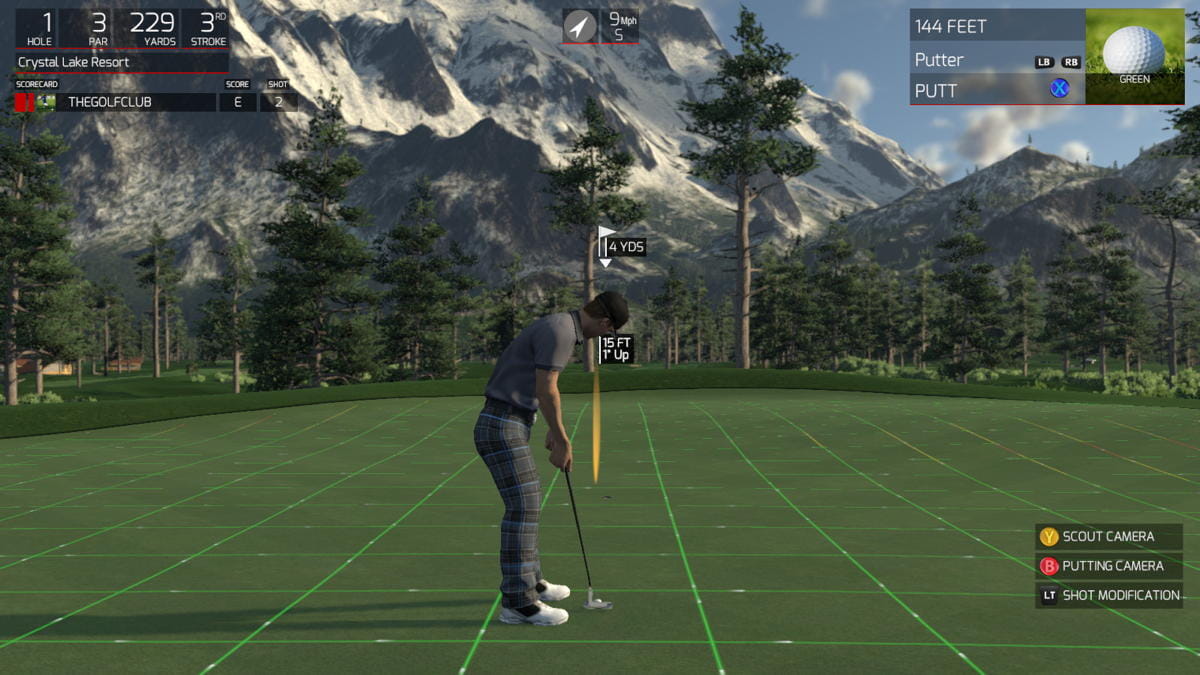Click the golf ball lie thumbnail
The image size is (1200, 675).
pyautogui.click(x=1134, y=55)
